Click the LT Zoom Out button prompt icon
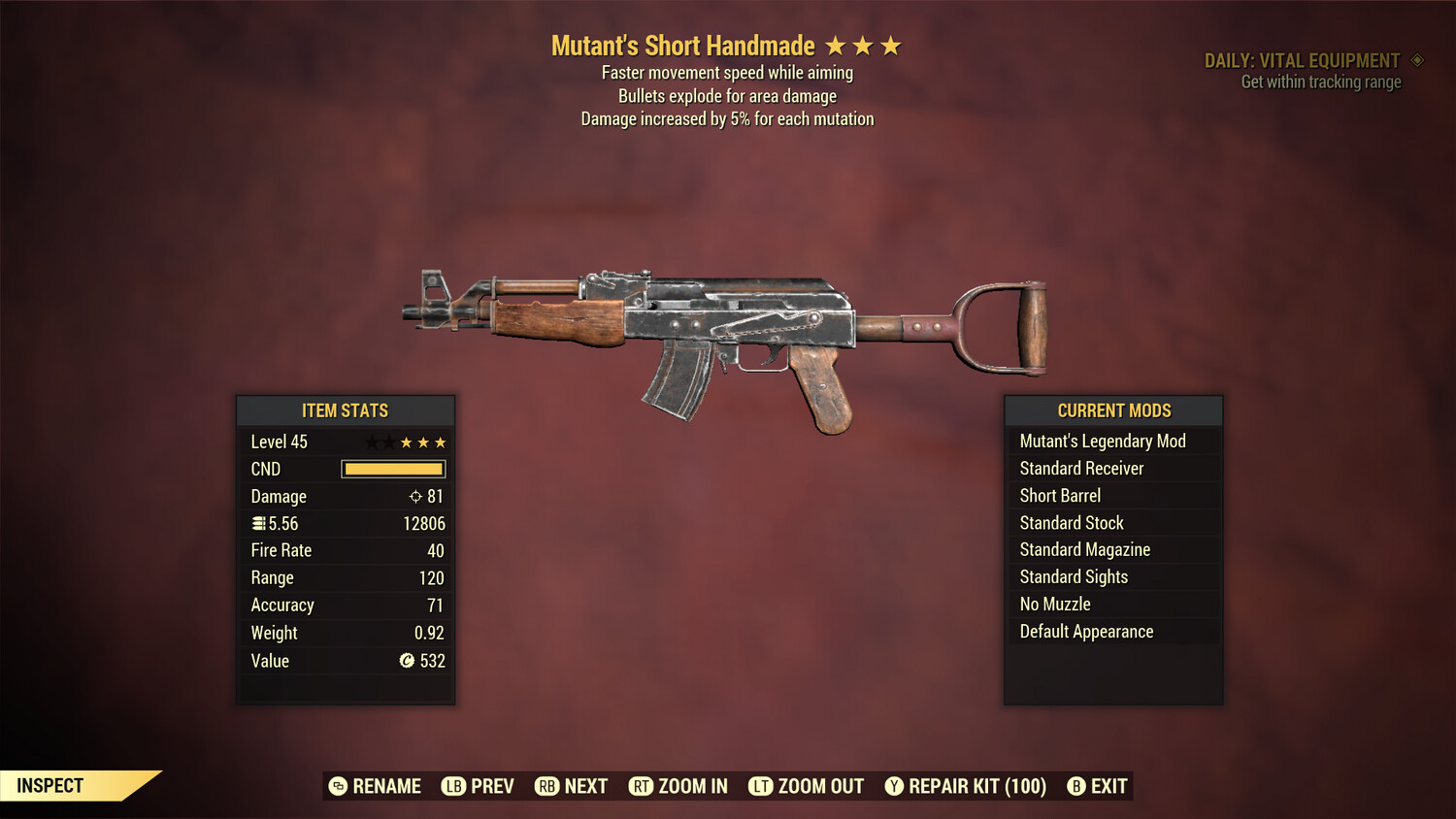The width and height of the screenshot is (1456, 819). click(x=762, y=786)
